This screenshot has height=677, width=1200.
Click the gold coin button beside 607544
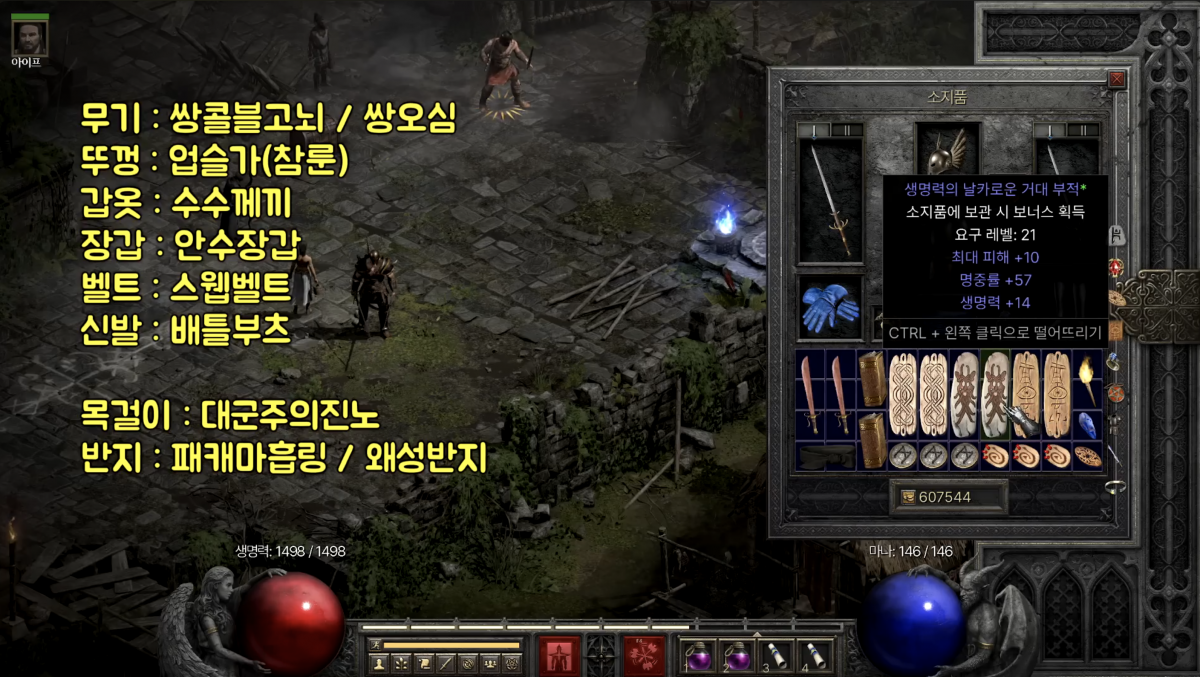[906, 497]
